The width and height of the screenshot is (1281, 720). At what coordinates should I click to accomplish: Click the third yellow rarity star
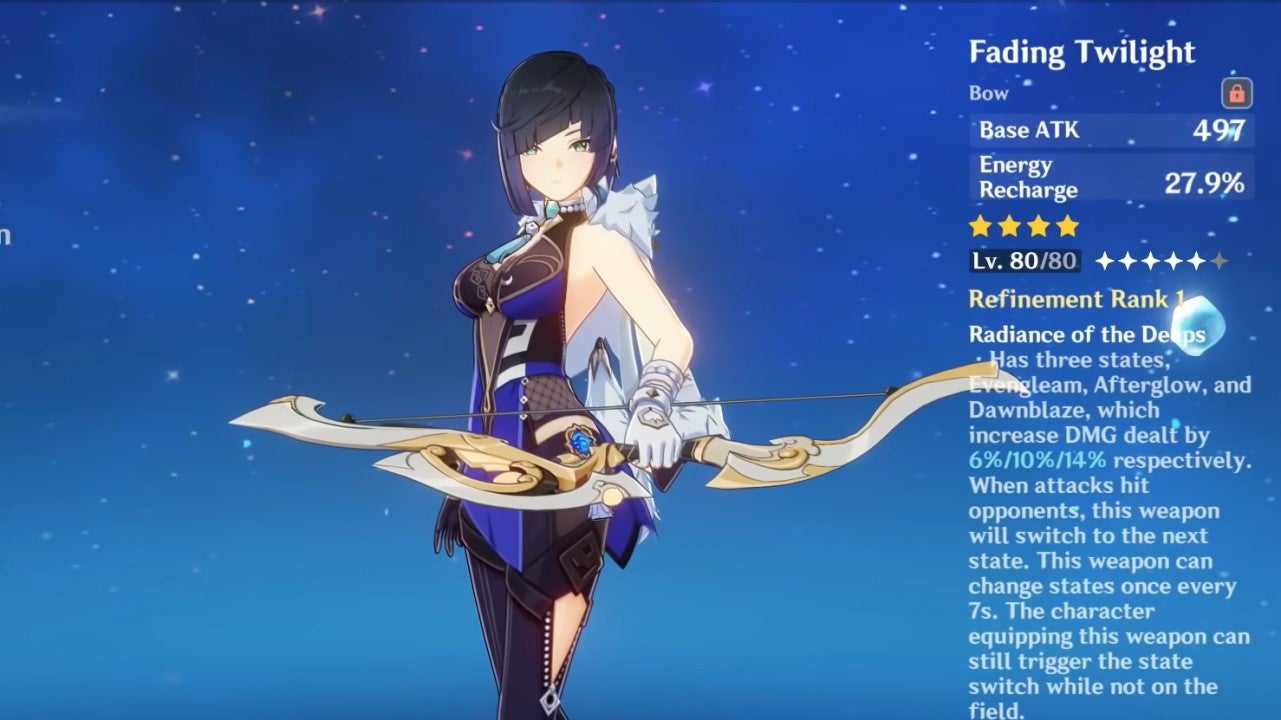click(x=1038, y=225)
